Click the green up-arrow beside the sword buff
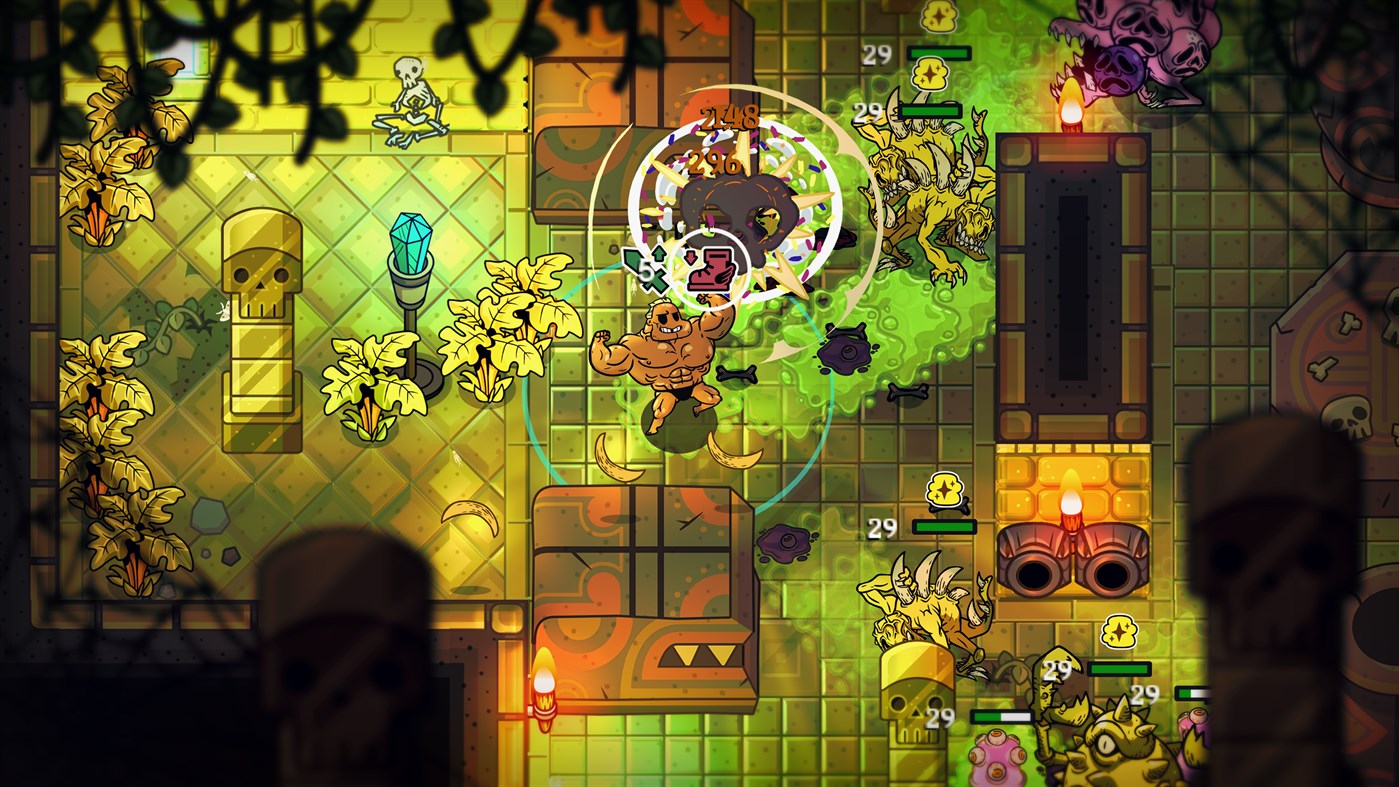 pos(658,252)
